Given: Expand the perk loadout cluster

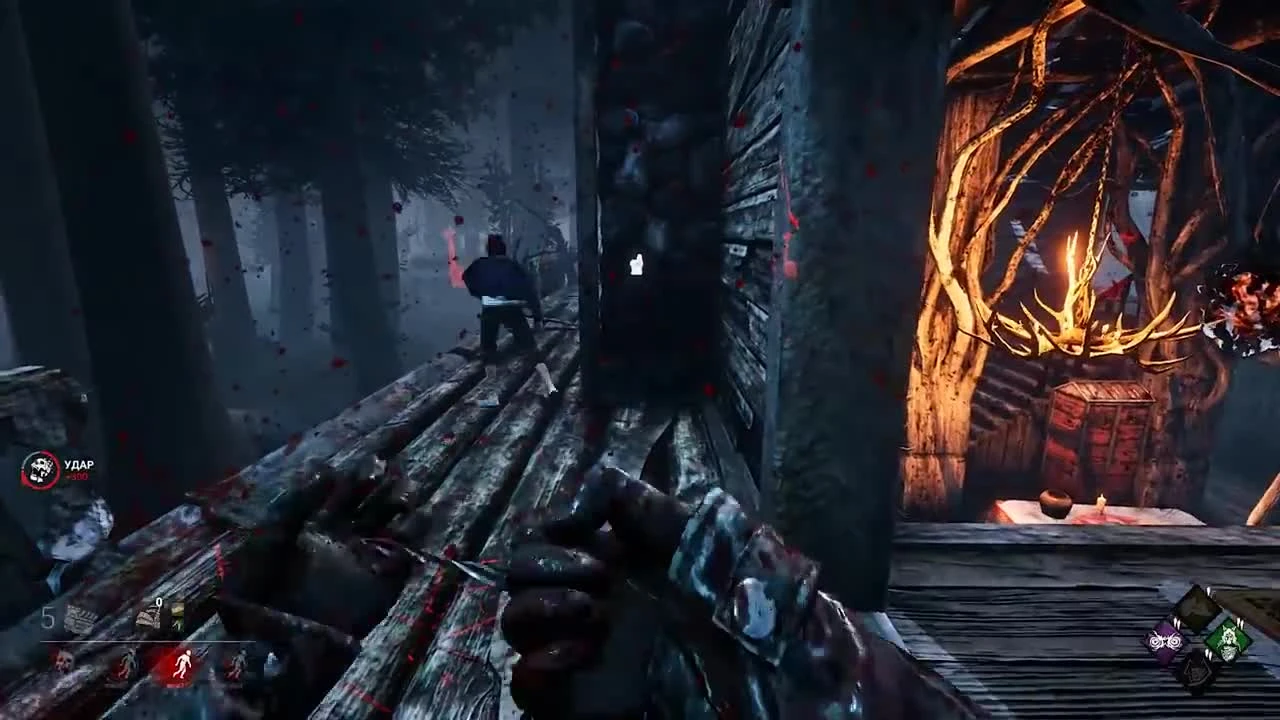Looking at the screenshot, I should click(1196, 640).
